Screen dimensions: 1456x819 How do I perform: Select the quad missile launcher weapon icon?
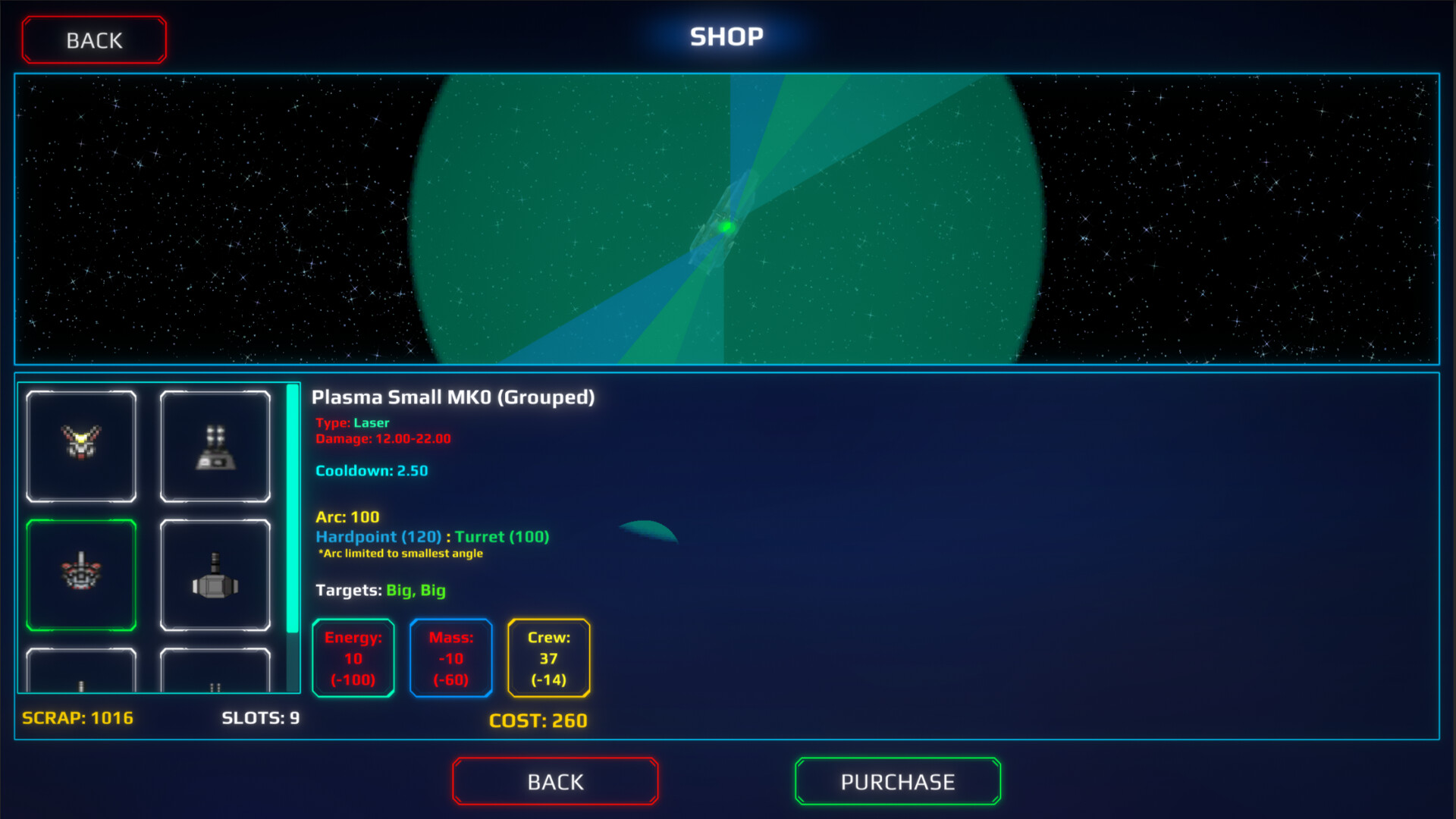click(x=216, y=446)
